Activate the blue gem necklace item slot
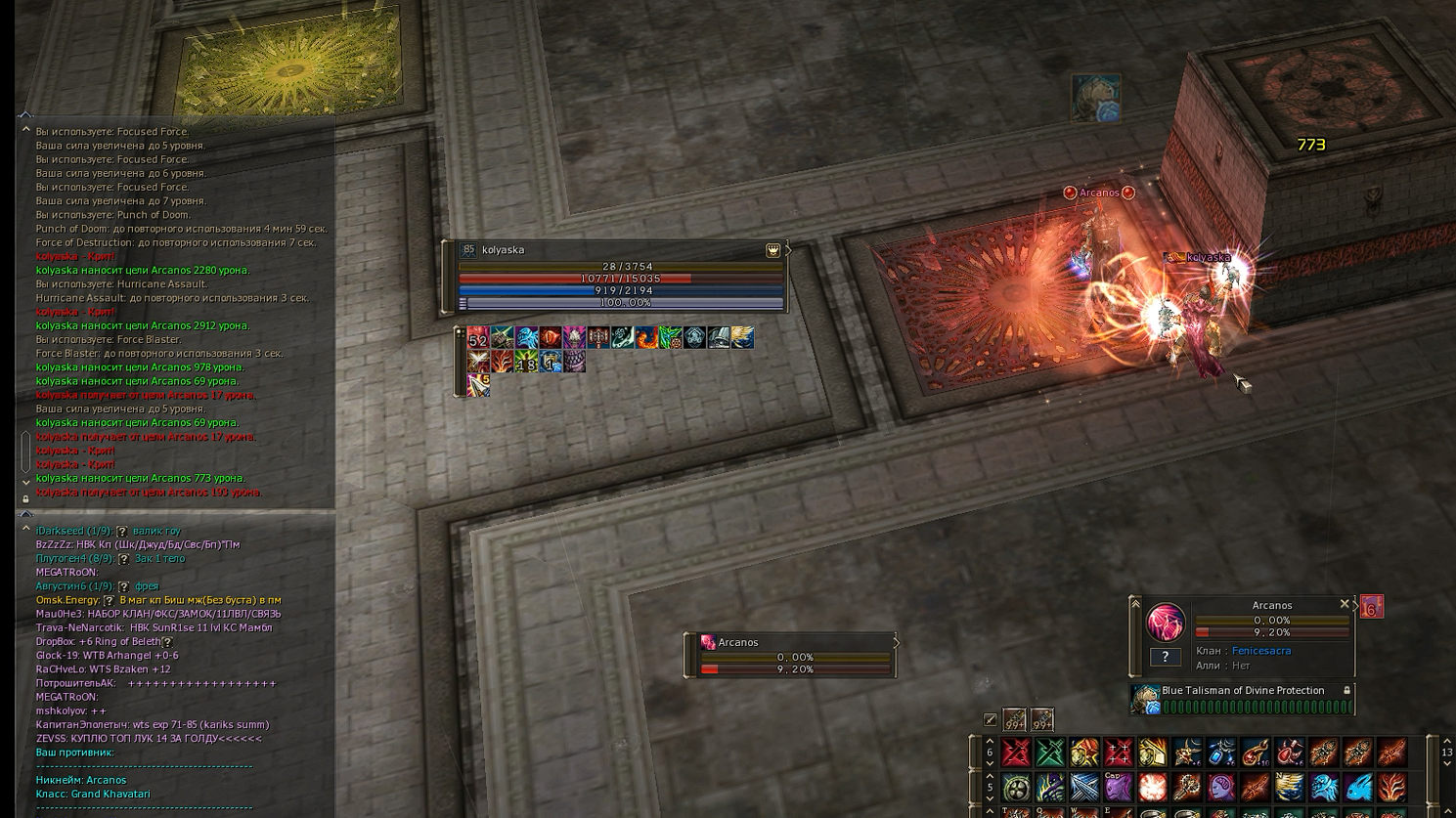This screenshot has height=818, width=1456. point(1221,753)
